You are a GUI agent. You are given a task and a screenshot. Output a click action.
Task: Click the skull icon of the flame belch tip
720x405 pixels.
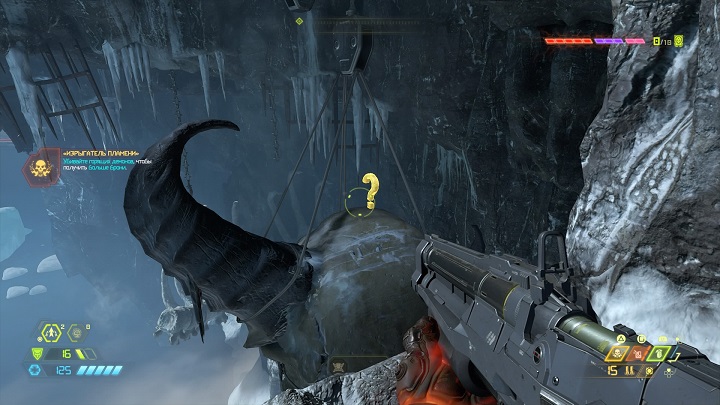pos(42,170)
